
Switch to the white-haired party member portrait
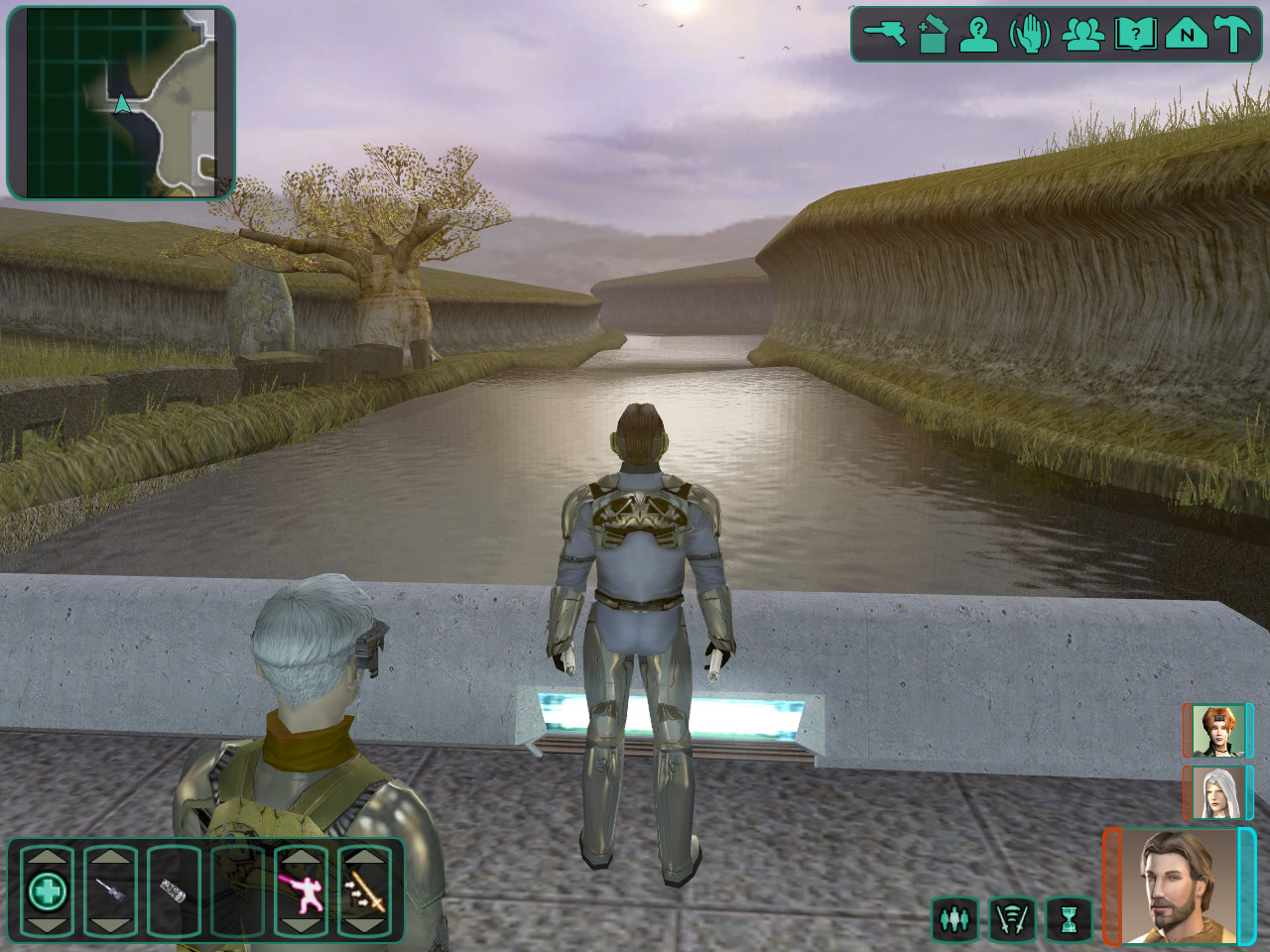1215,792
